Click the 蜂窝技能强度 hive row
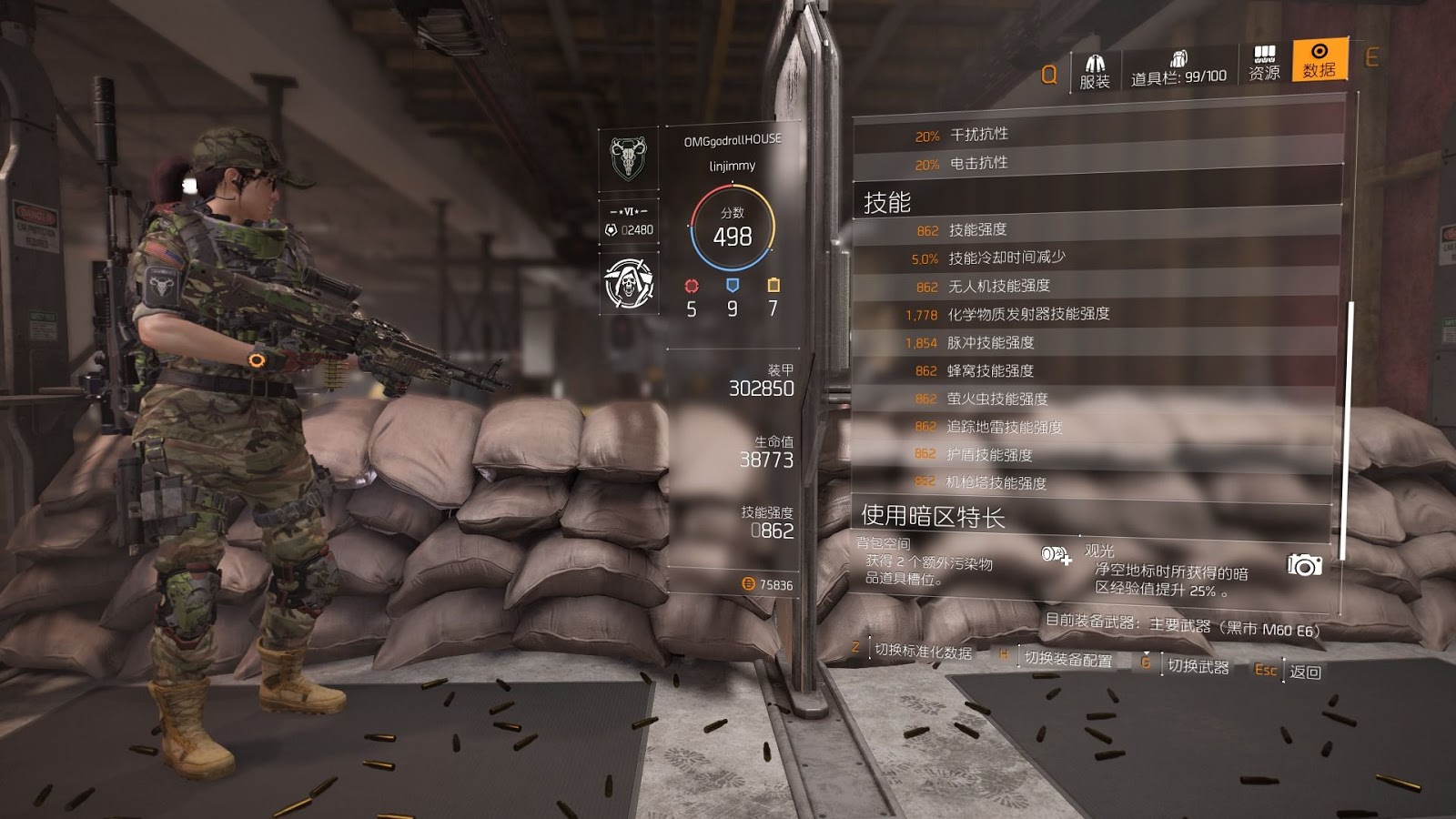The width and height of the screenshot is (1456, 819). (1095, 370)
